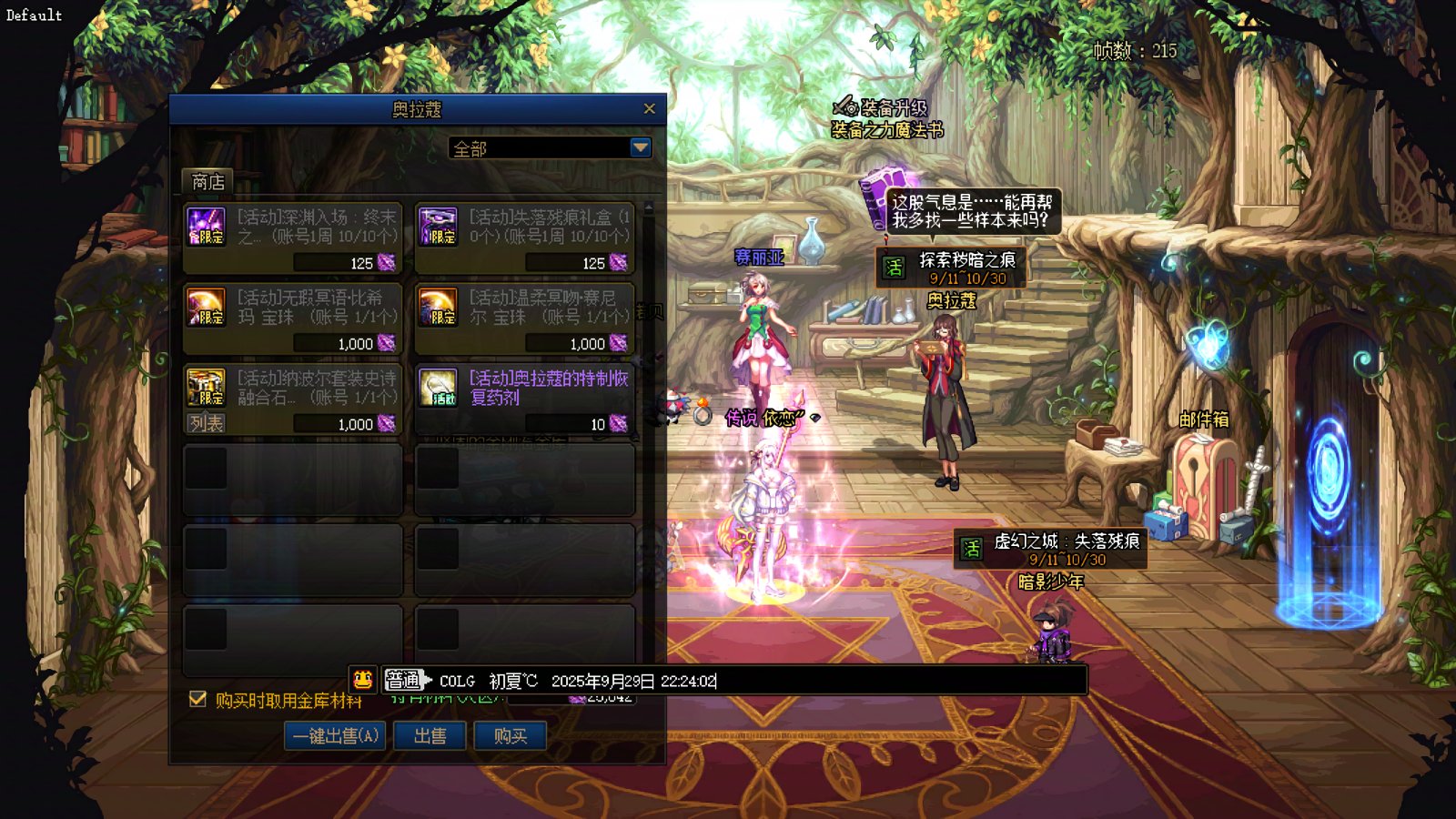Click the 购买 buy button
This screenshot has width=1456, height=819.
point(510,735)
